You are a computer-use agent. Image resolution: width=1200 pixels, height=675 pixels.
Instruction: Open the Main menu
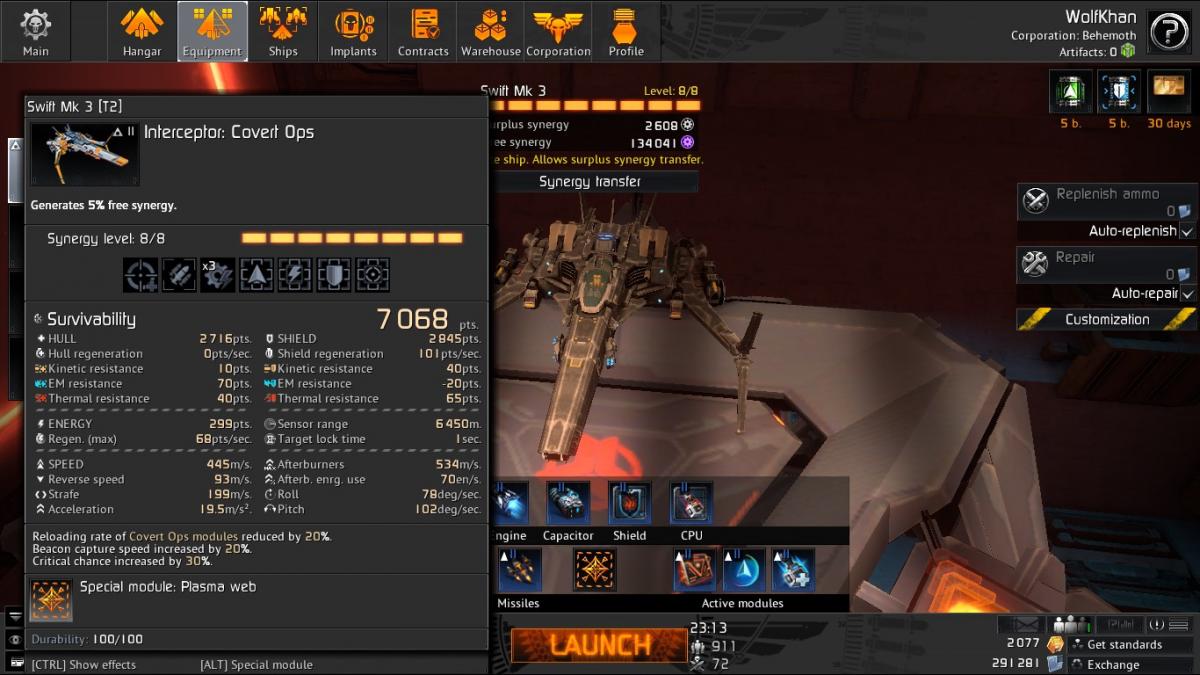pos(35,31)
